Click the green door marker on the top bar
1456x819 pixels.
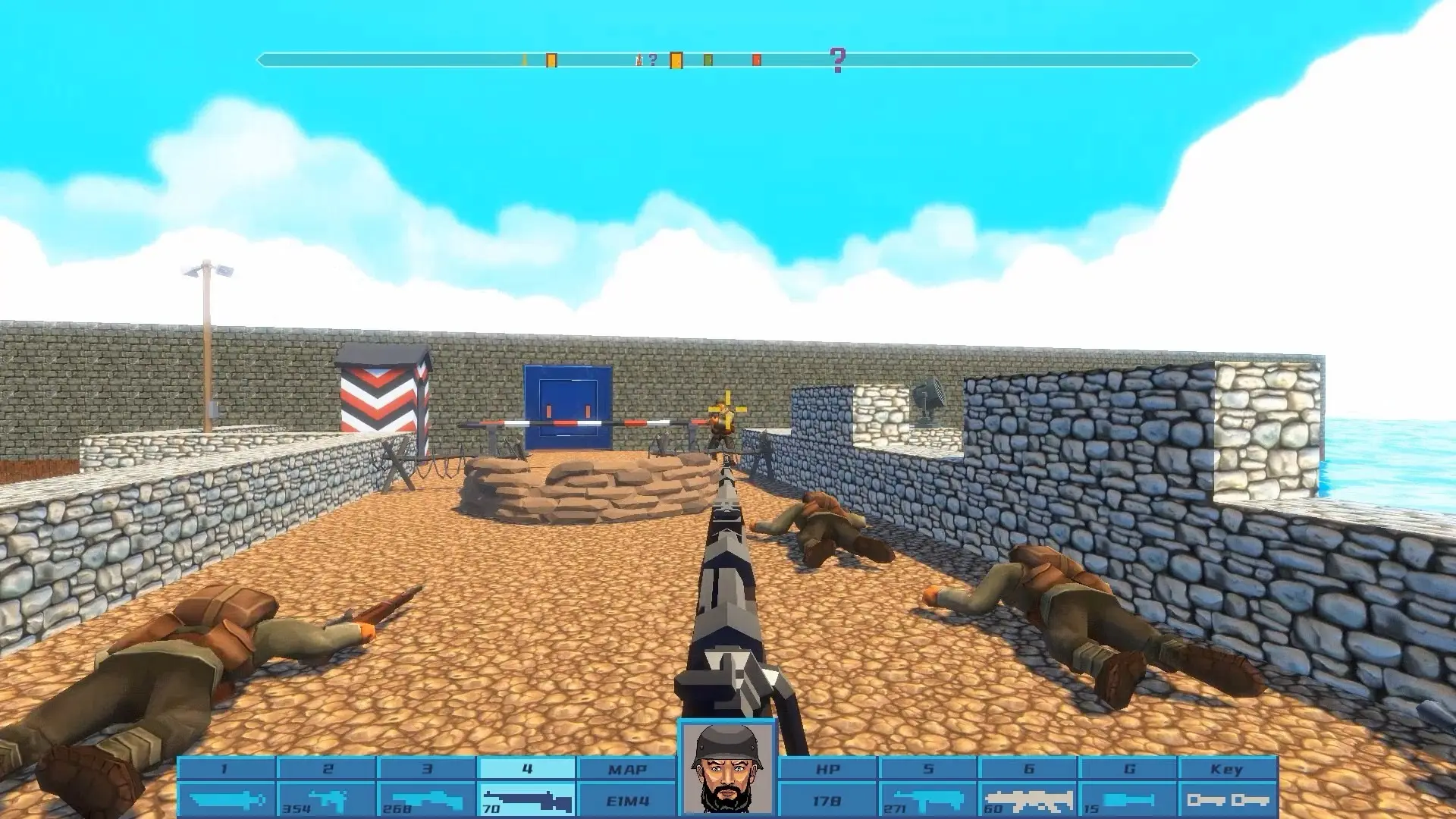click(708, 58)
